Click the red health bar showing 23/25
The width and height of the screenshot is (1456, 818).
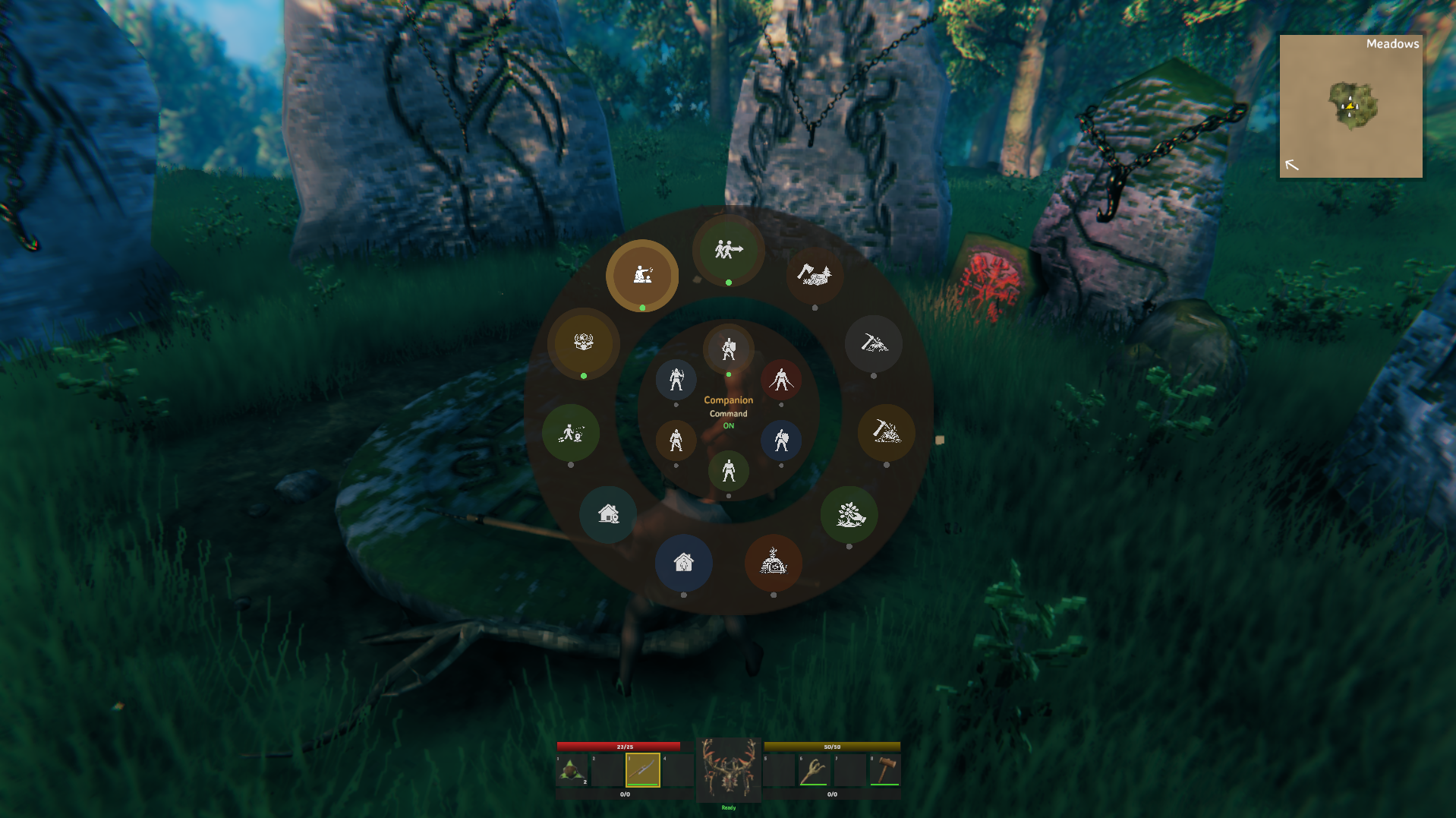tap(624, 746)
